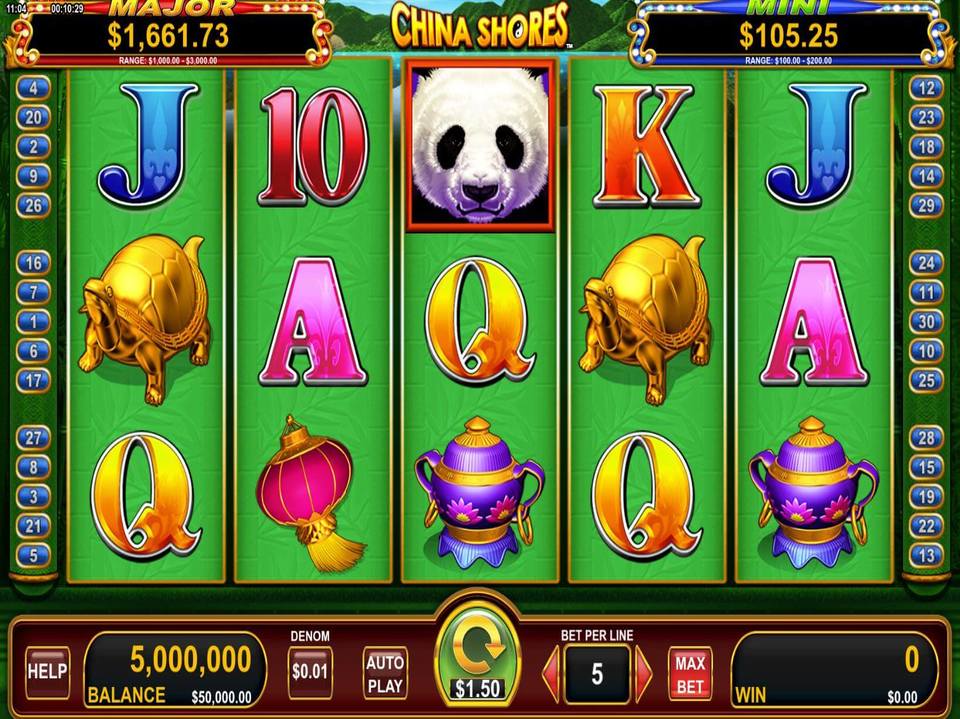Click payline marker 26
The height and width of the screenshot is (719, 960).
pyautogui.click(x=33, y=206)
